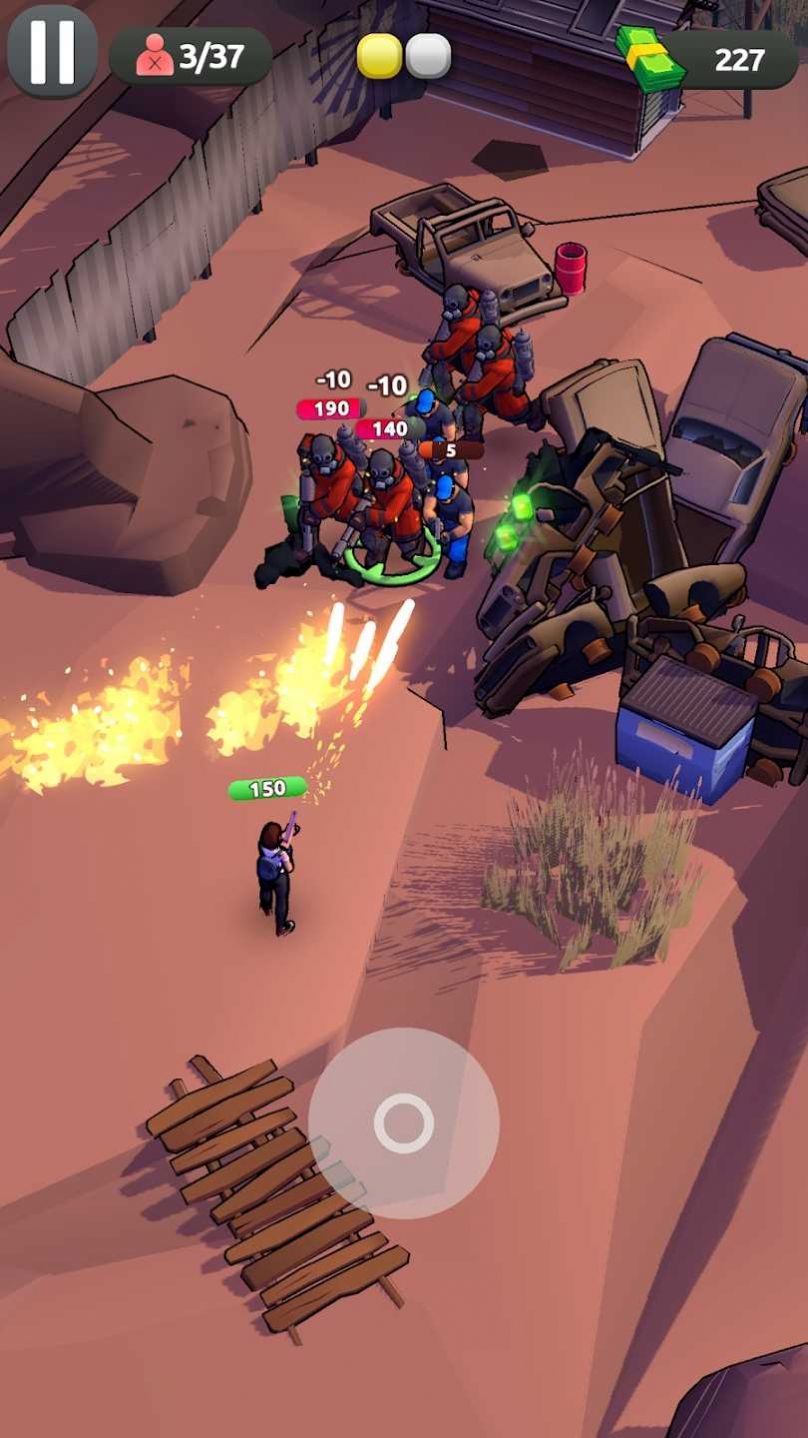808x1438 pixels.
Task: Pause the game
Action: pos(52,51)
